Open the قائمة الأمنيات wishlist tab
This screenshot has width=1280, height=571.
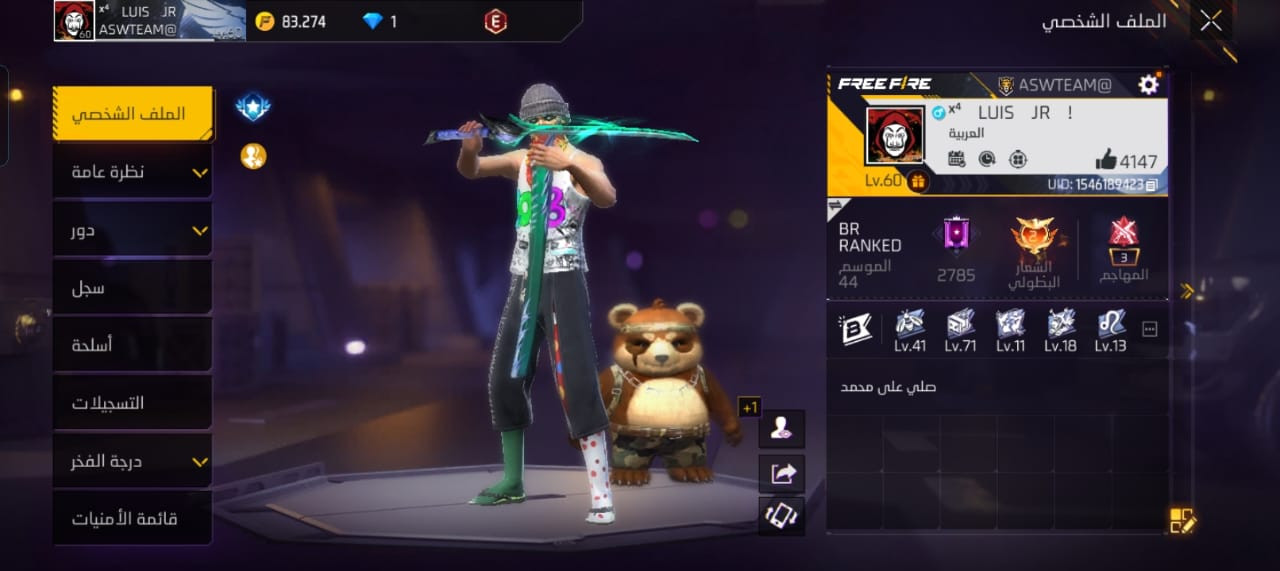[x=133, y=518]
